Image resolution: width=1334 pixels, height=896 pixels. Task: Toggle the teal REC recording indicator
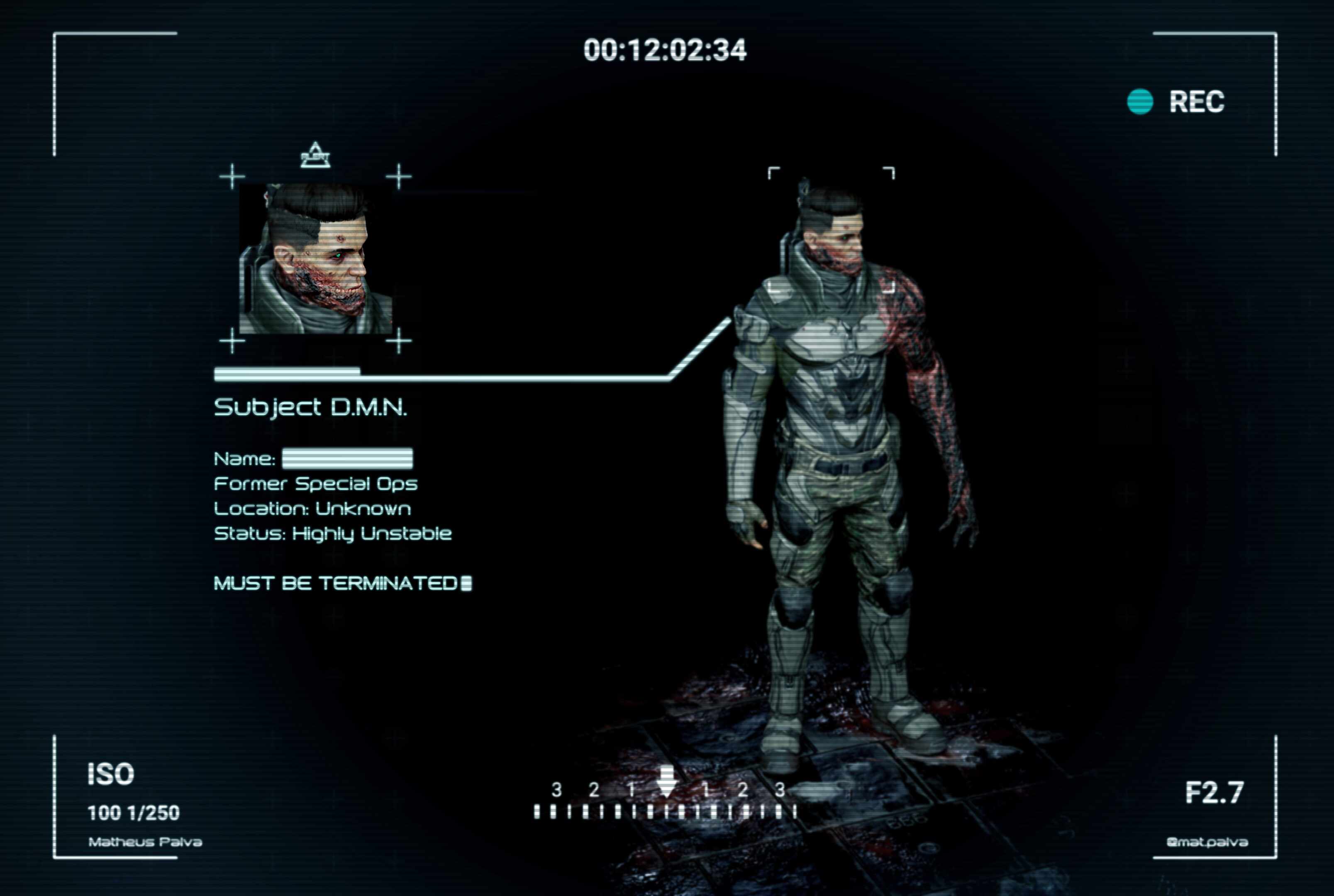pos(1140,102)
